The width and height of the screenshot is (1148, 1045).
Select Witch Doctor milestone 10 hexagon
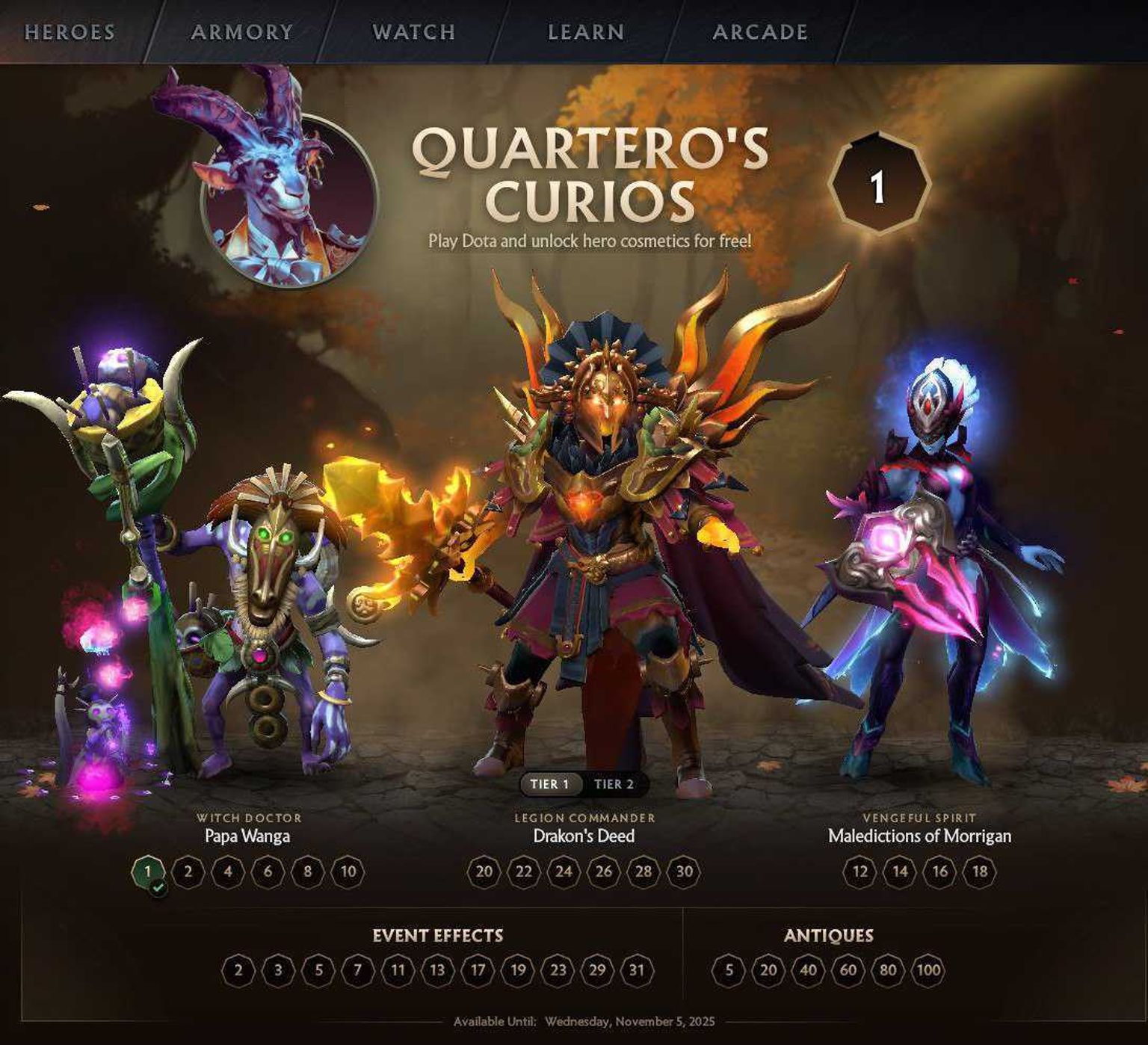click(348, 872)
